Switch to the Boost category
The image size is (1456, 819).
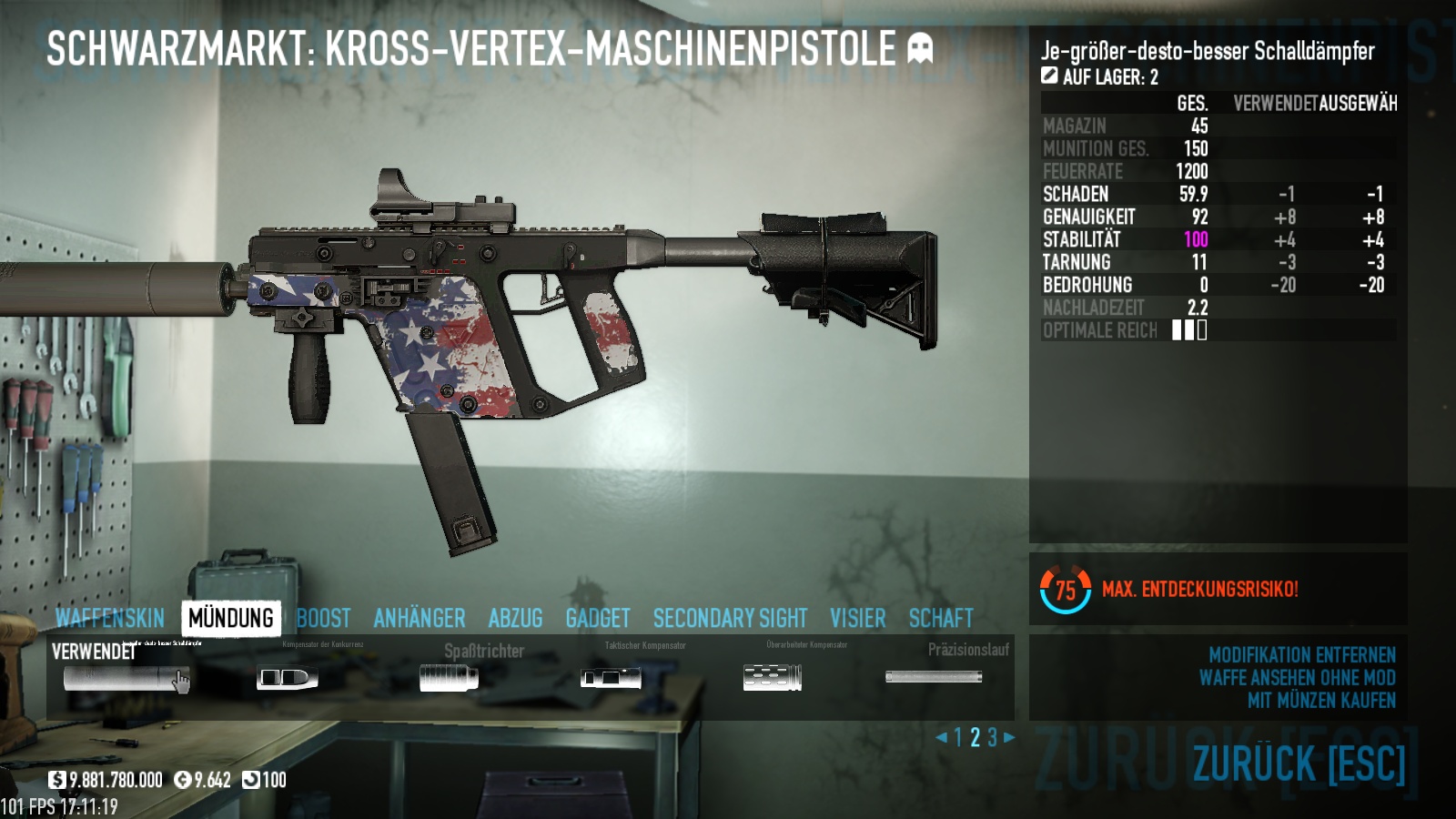pos(323,619)
